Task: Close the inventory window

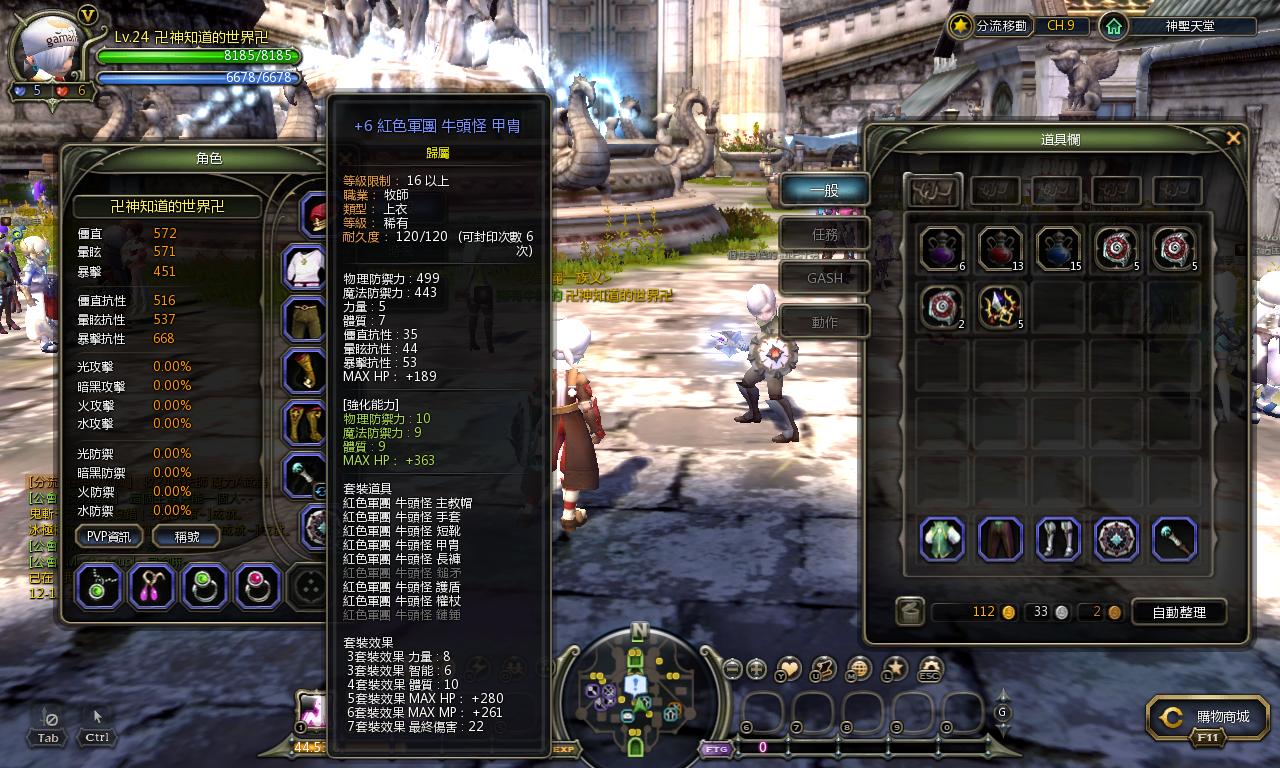Action: (x=1233, y=139)
